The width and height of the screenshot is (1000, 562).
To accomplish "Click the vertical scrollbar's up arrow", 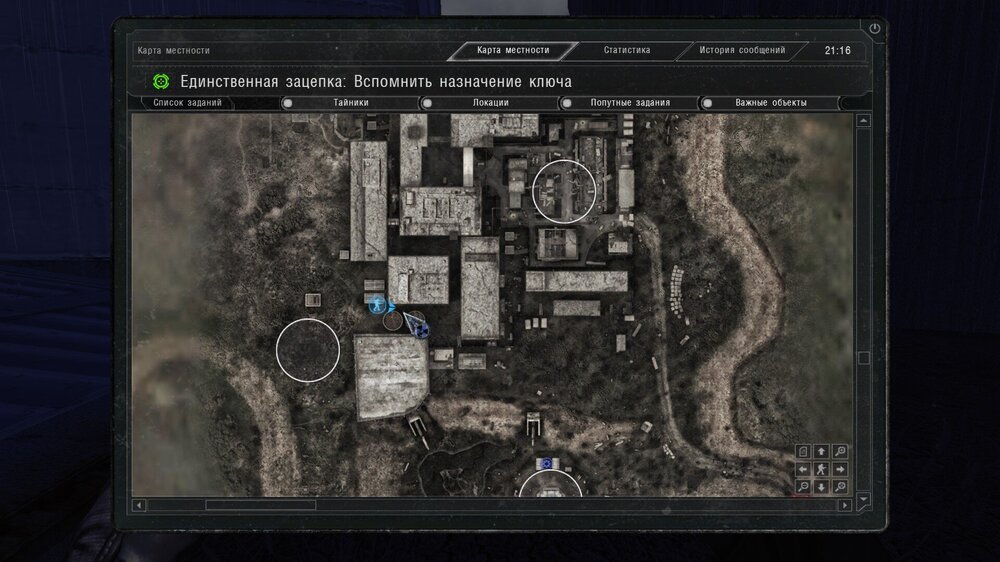I will click(864, 121).
